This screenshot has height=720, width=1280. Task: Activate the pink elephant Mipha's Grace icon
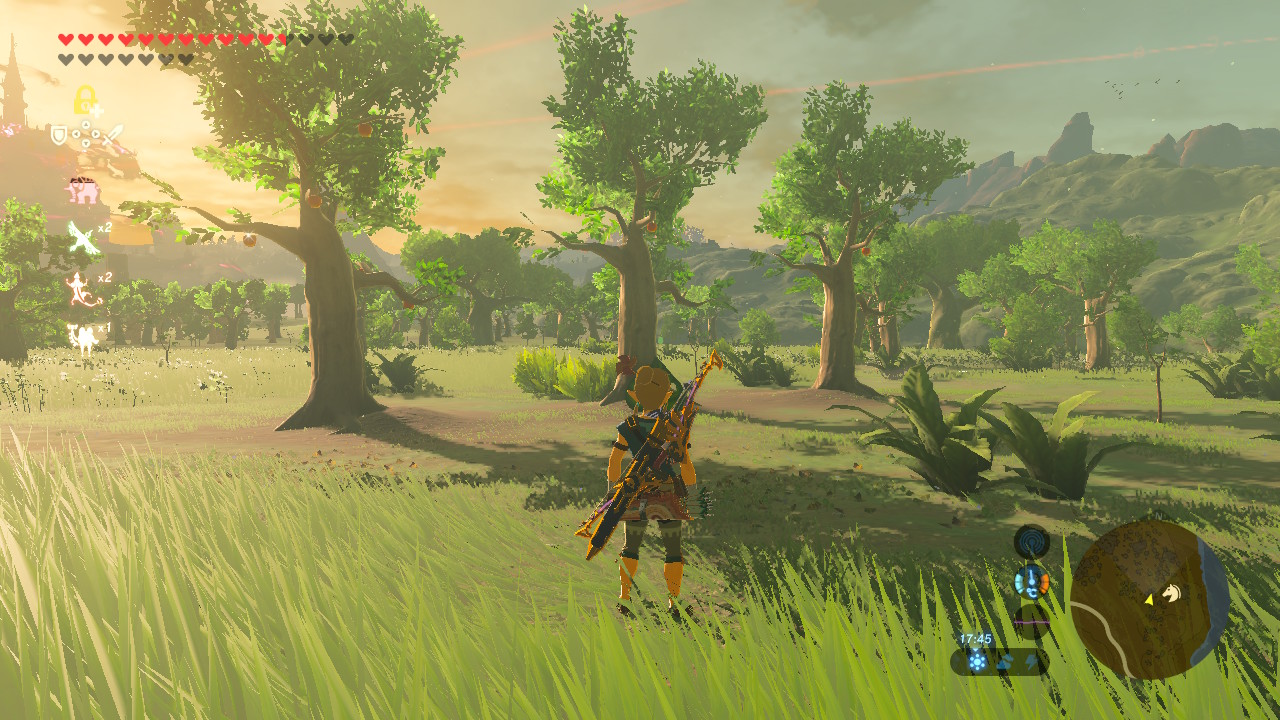83,190
